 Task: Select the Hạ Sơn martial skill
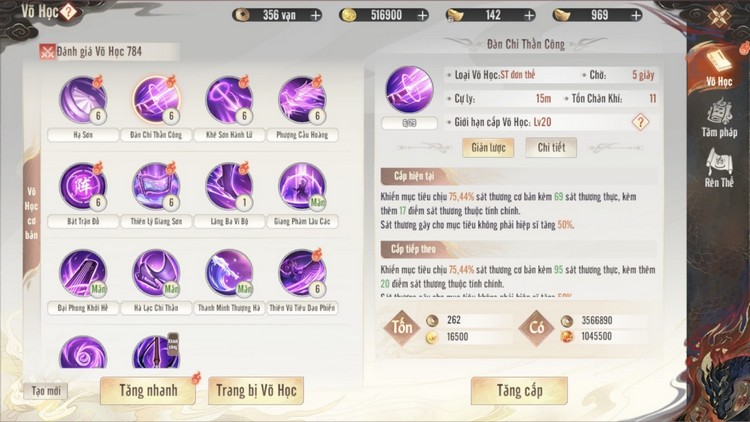coord(83,100)
